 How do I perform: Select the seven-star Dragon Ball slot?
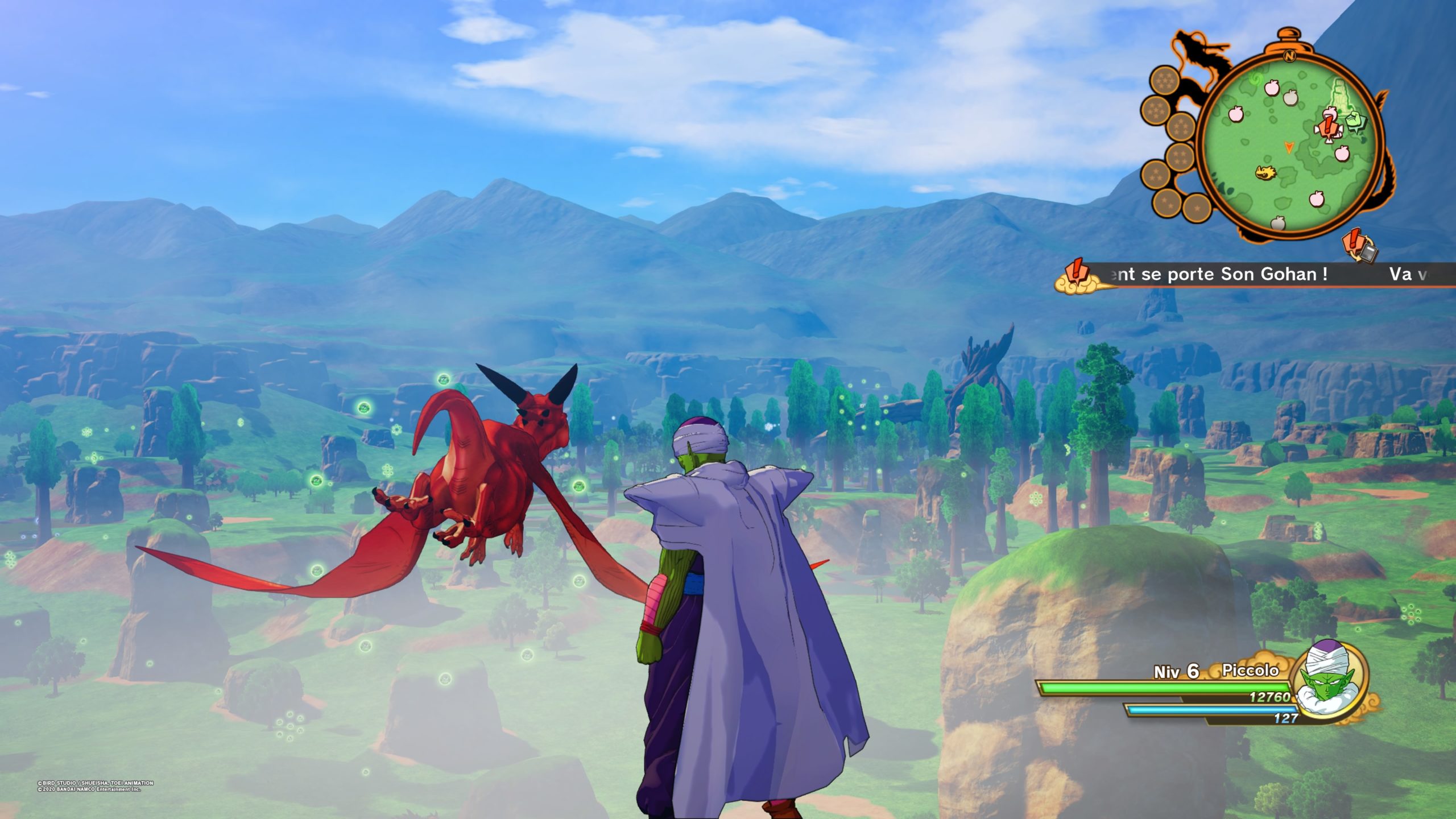(1164, 80)
